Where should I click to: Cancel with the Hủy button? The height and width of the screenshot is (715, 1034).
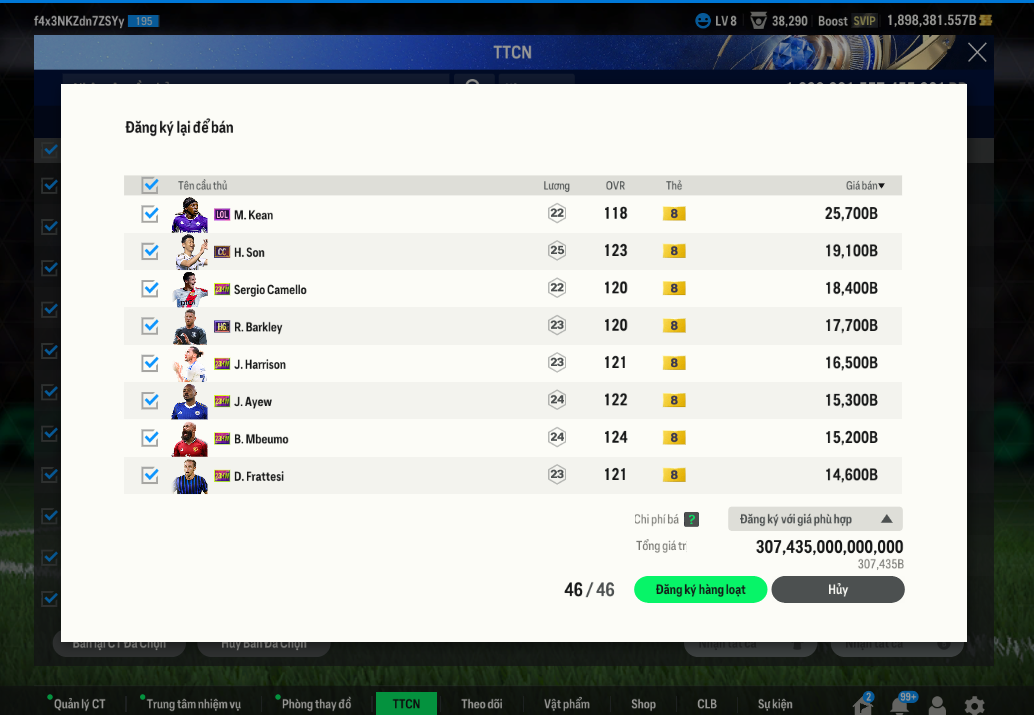coord(837,590)
